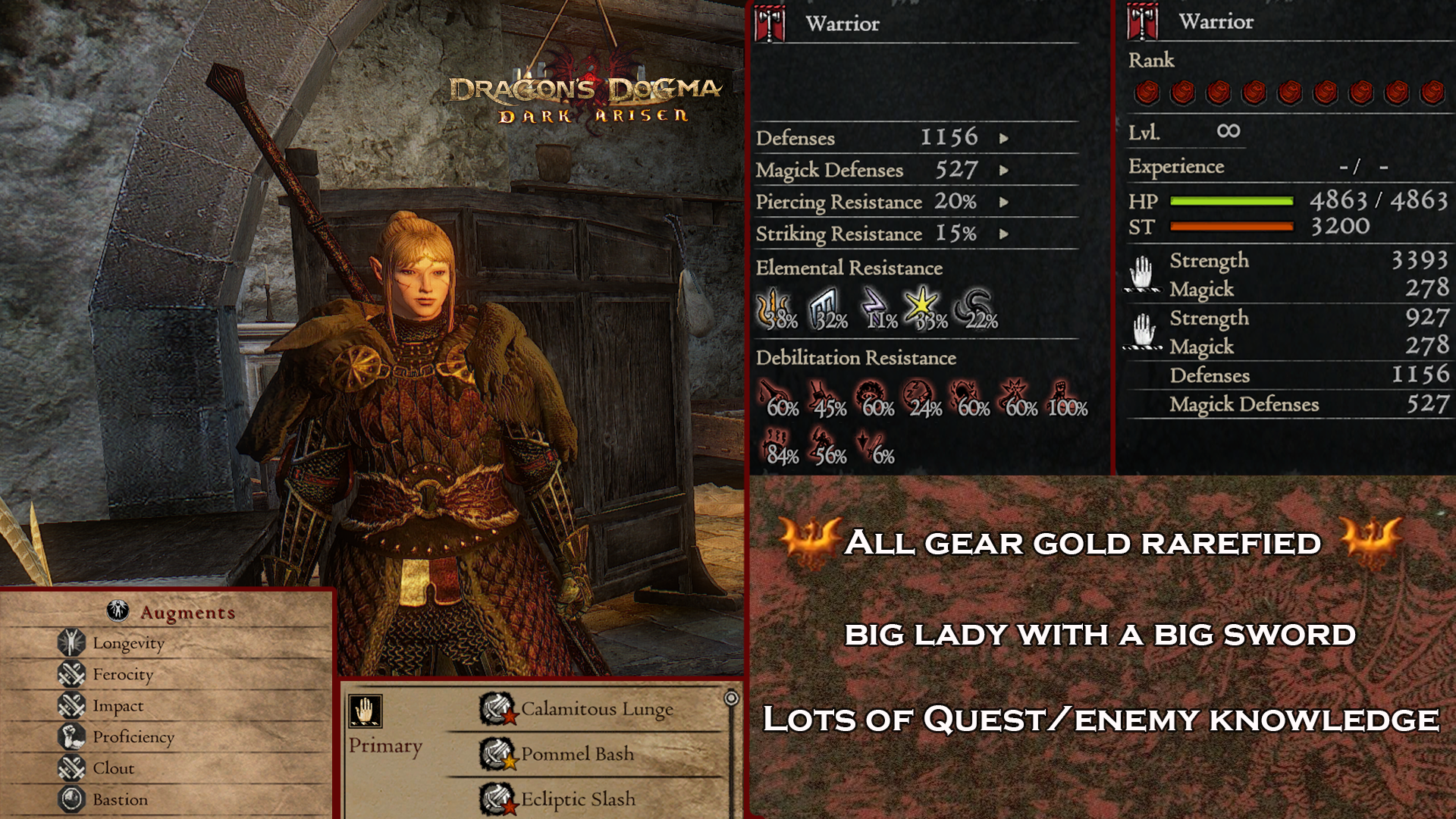Select the Calamitous Lunge skill

(596, 709)
